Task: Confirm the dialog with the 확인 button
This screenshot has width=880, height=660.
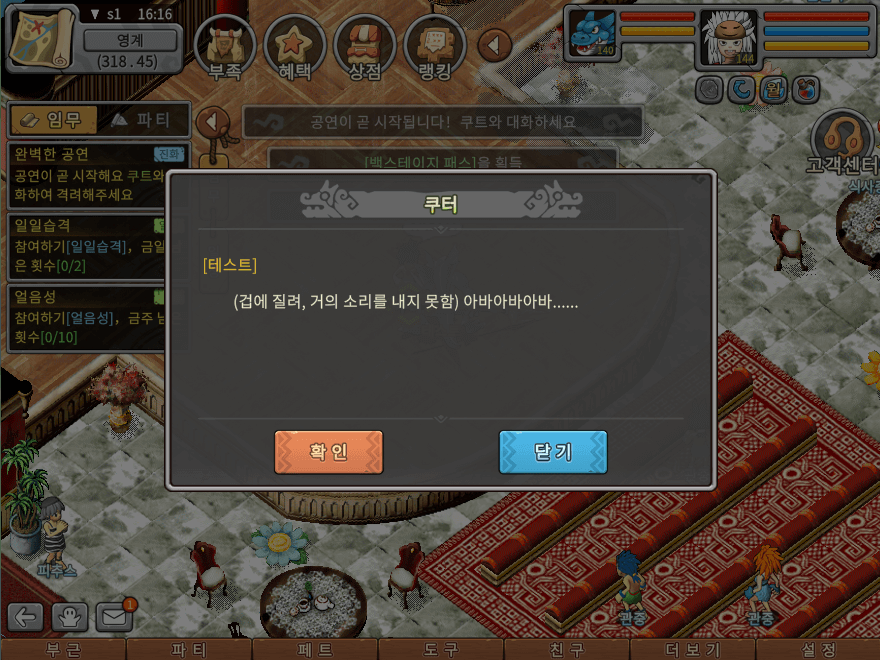Action: click(328, 452)
